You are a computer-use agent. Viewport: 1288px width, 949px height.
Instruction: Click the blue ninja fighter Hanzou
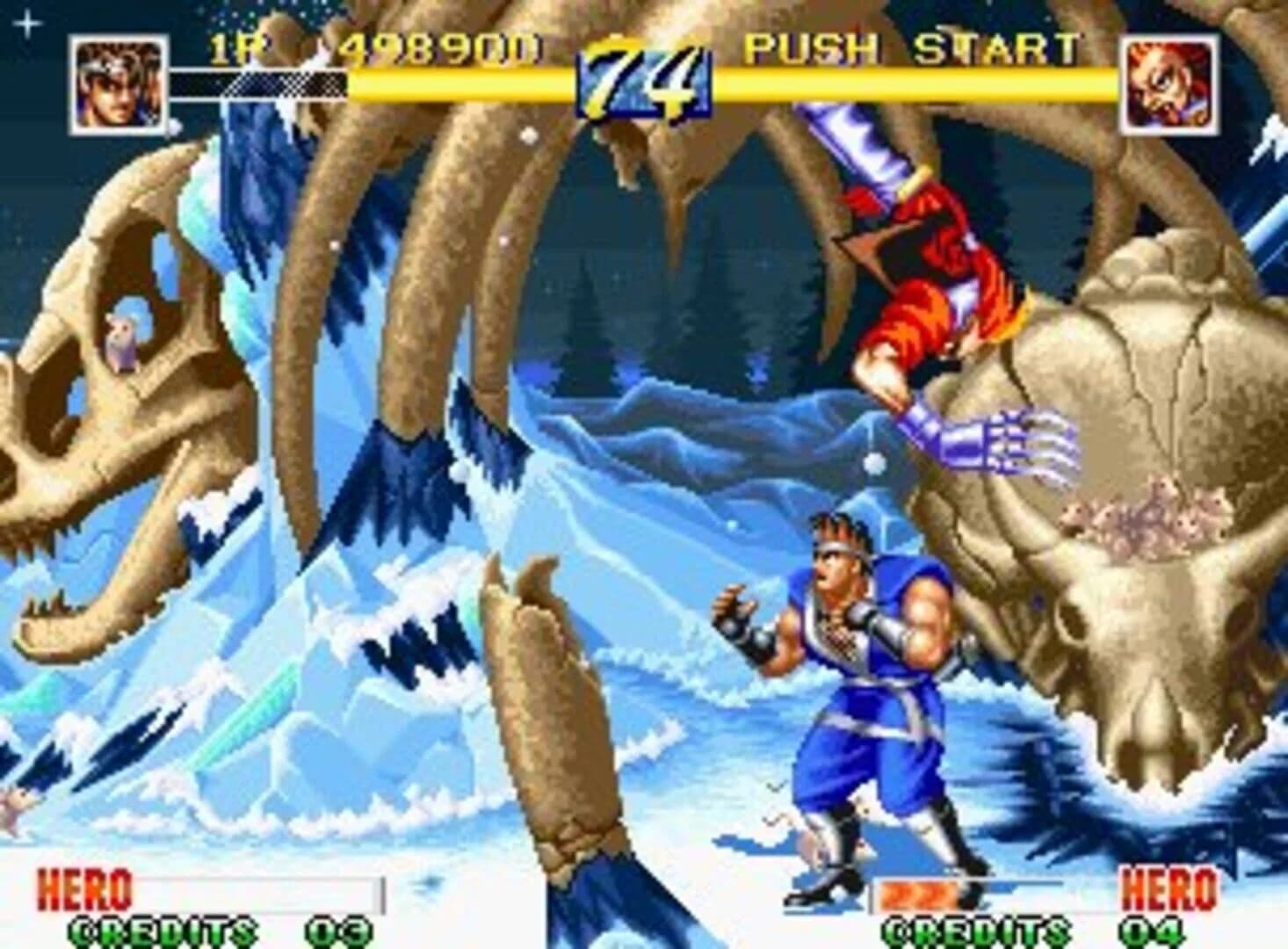tap(861, 694)
